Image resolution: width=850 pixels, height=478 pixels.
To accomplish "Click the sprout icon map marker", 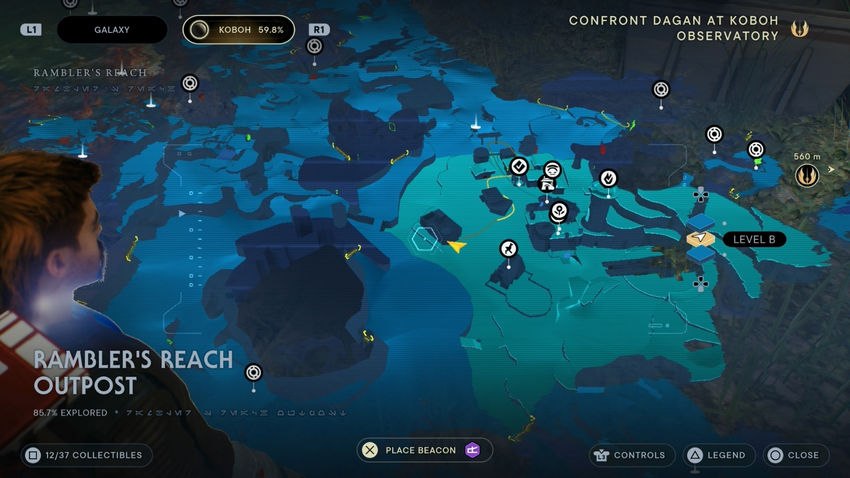I will (x=559, y=210).
